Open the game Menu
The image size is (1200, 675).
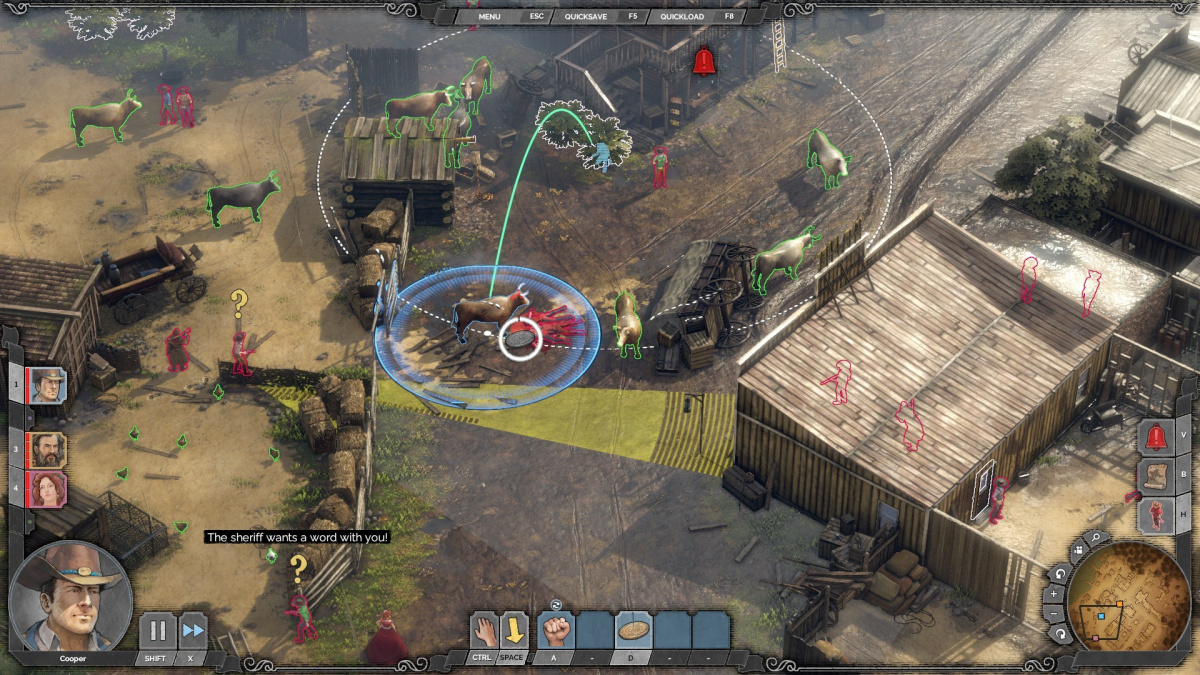point(489,16)
